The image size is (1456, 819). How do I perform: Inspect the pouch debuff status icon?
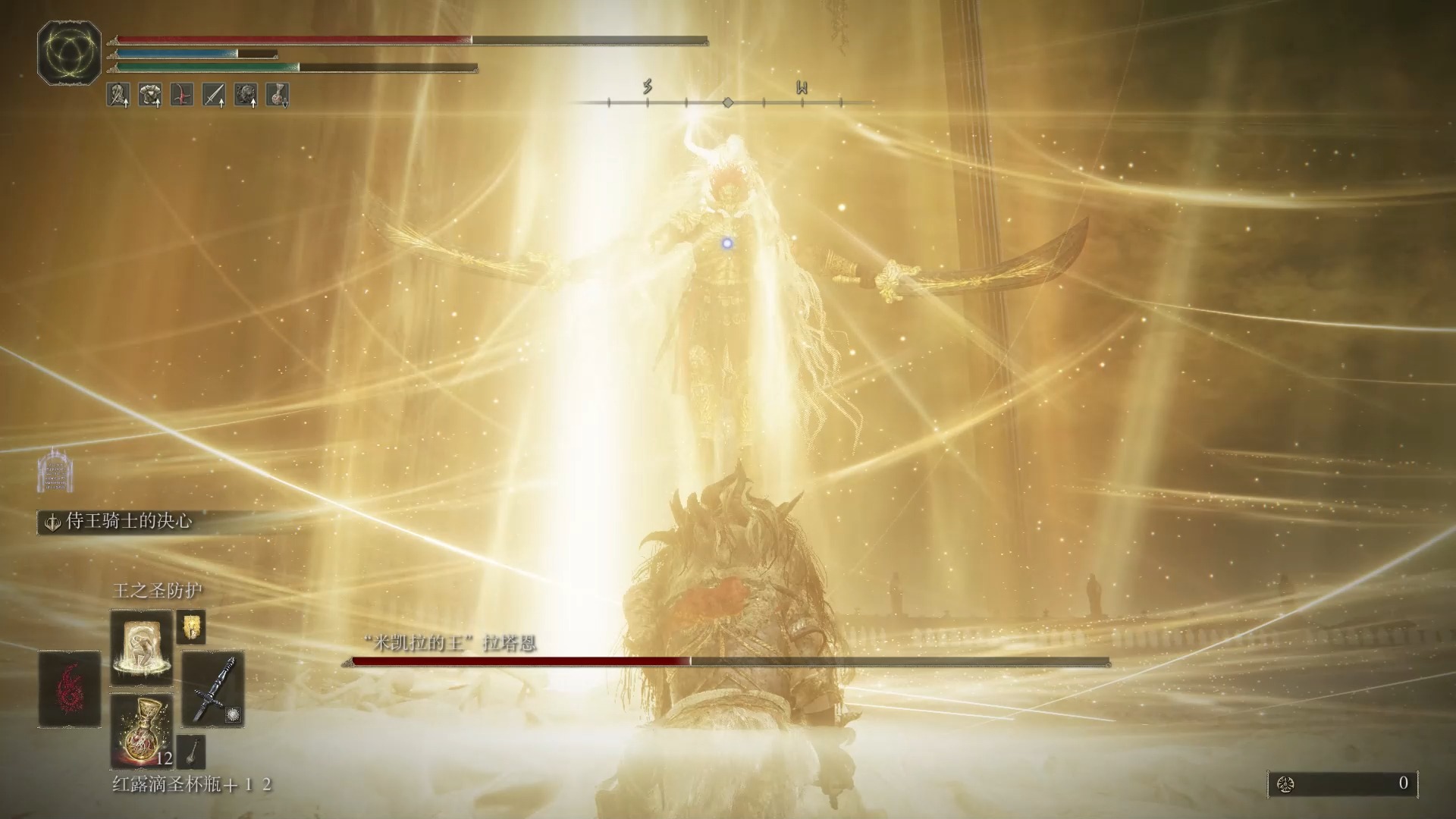(x=278, y=95)
